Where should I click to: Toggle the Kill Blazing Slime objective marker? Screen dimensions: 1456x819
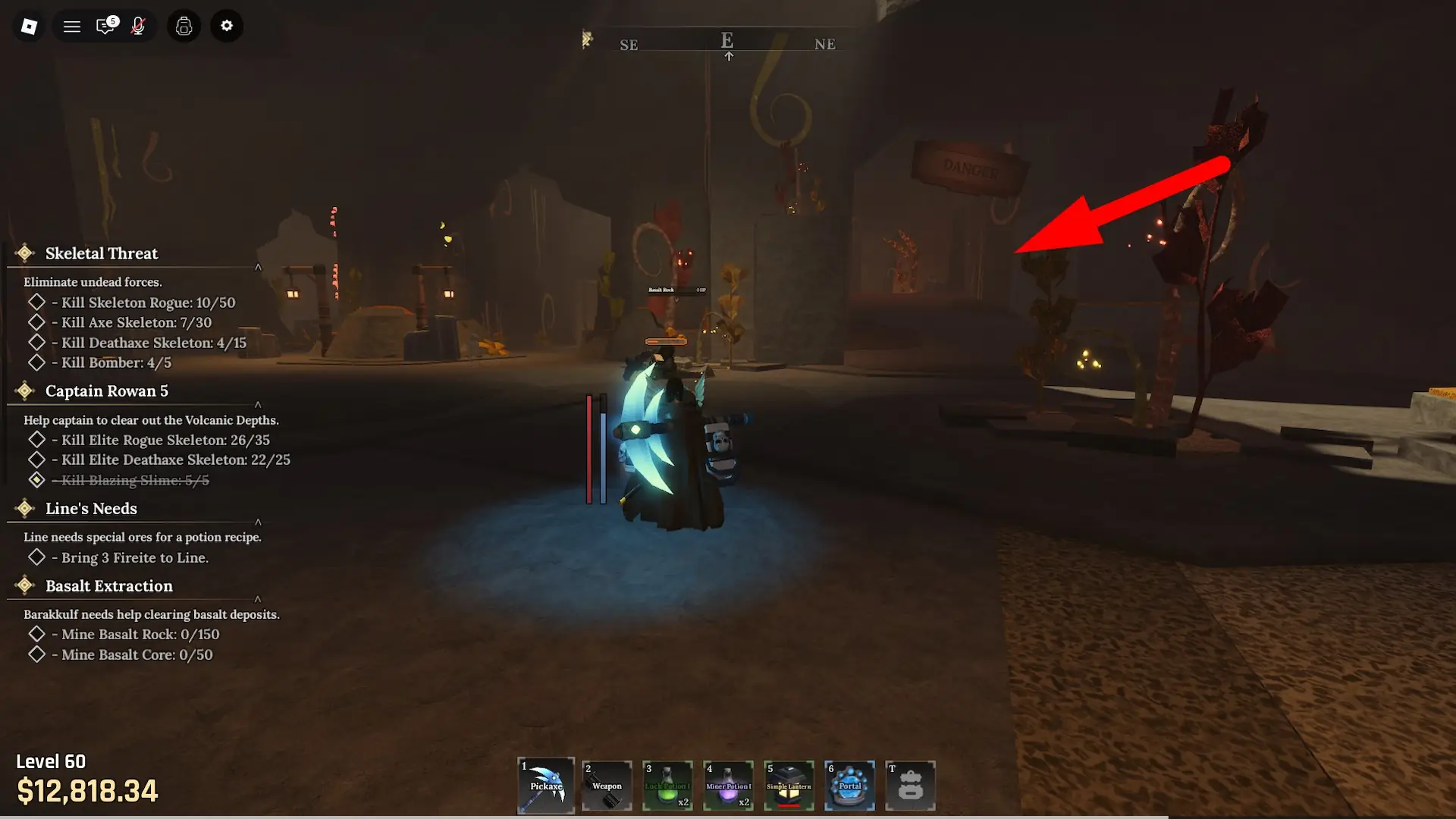(36, 479)
